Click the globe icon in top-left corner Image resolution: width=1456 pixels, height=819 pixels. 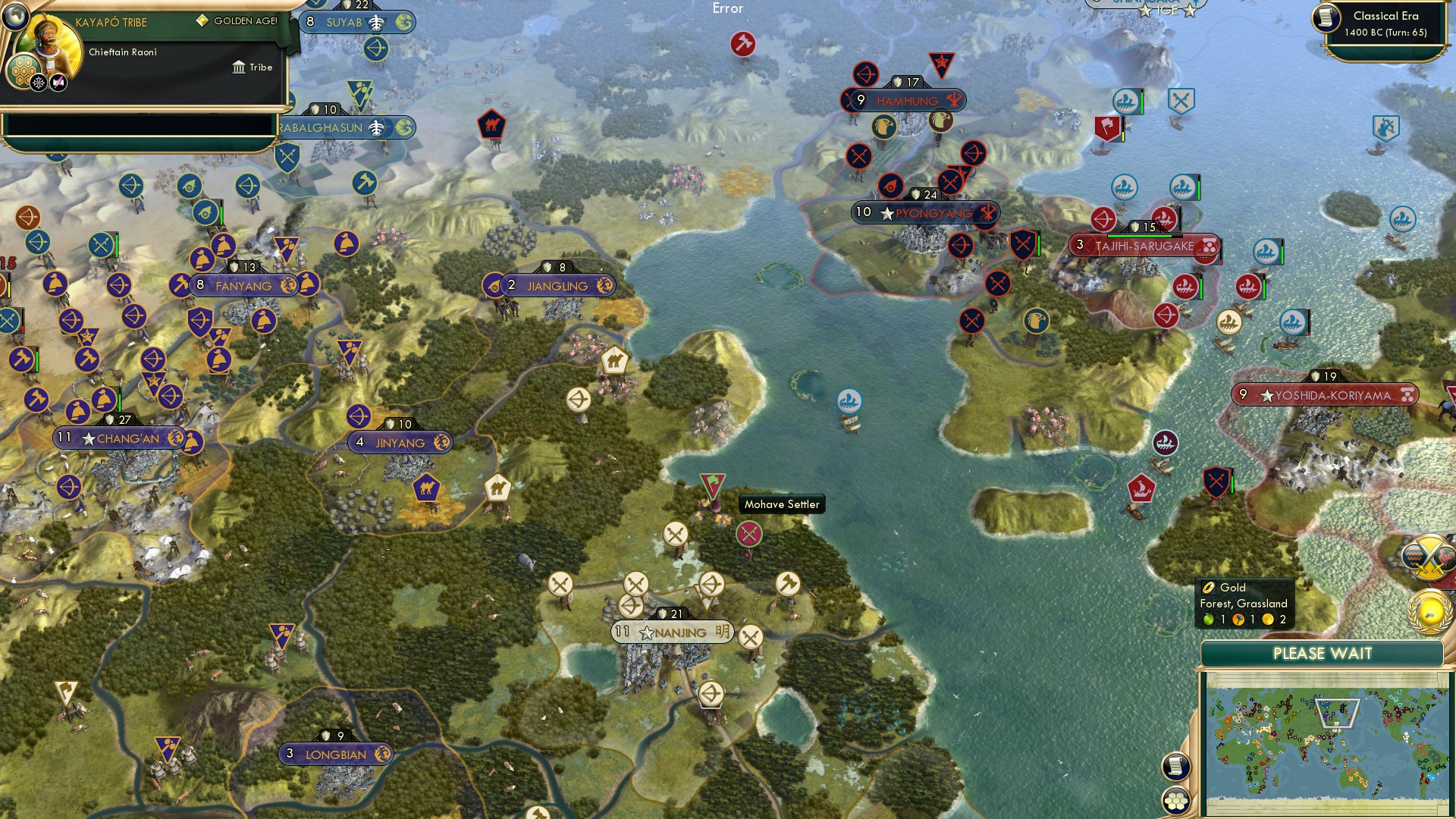pyautogui.click(x=15, y=16)
